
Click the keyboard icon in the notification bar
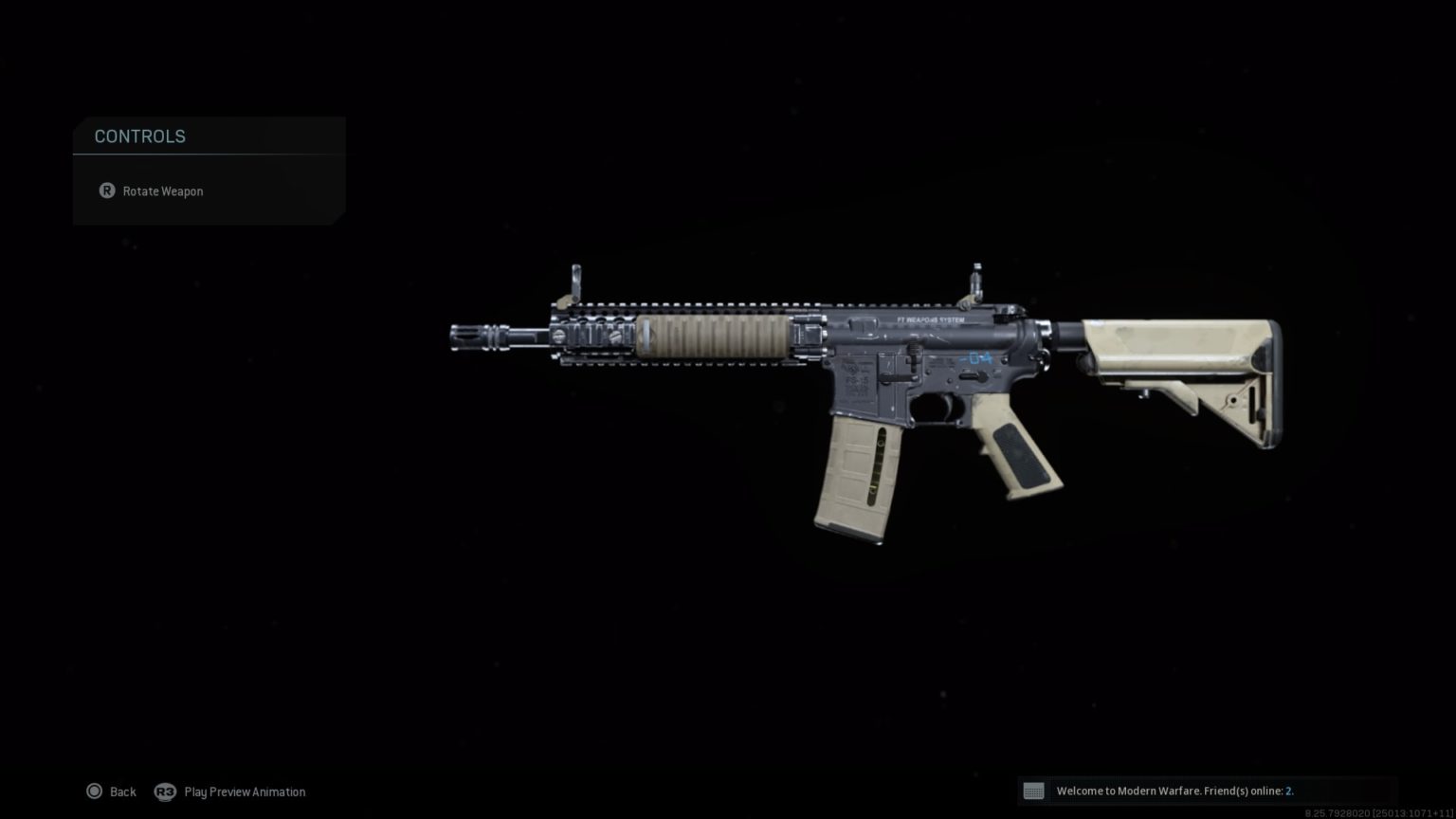pyautogui.click(x=1034, y=791)
